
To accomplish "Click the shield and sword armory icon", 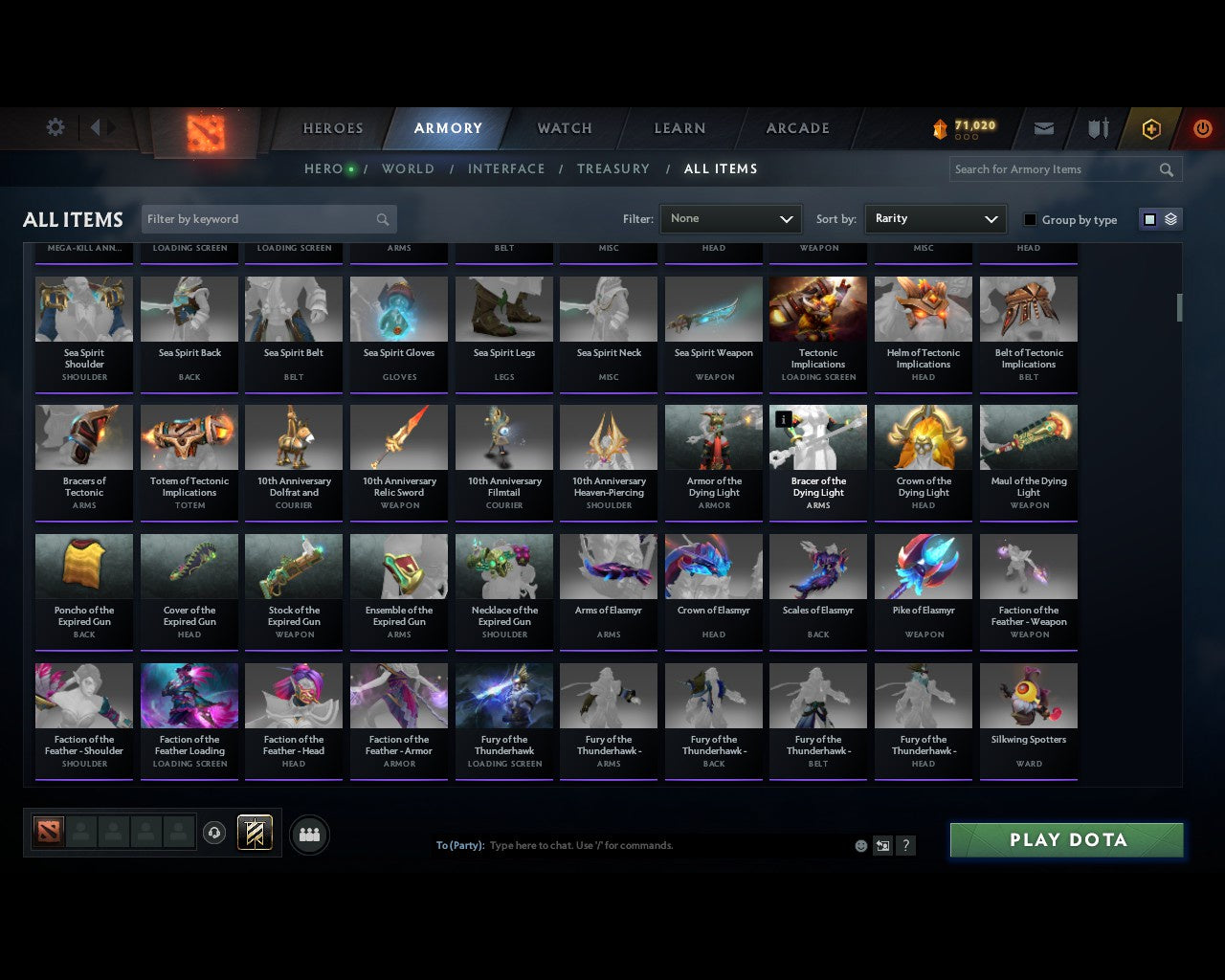I will (1097, 128).
